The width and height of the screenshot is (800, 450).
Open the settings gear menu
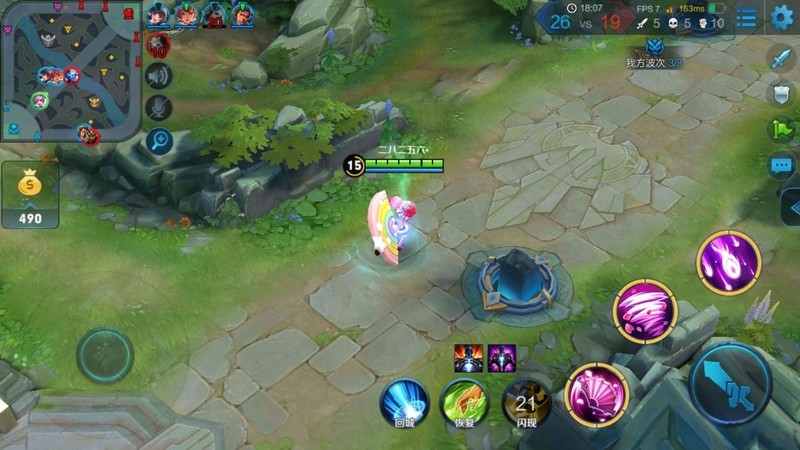coord(781,17)
